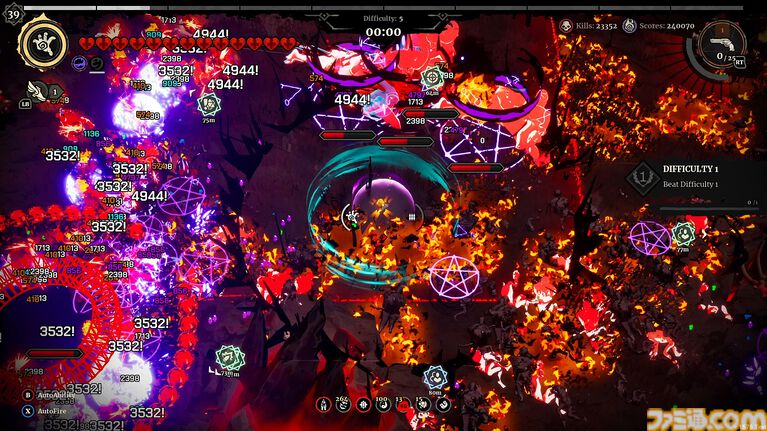Image resolution: width=767 pixels, height=431 pixels.
Task: Select the purple swirl buff icon
Action: point(79,63)
